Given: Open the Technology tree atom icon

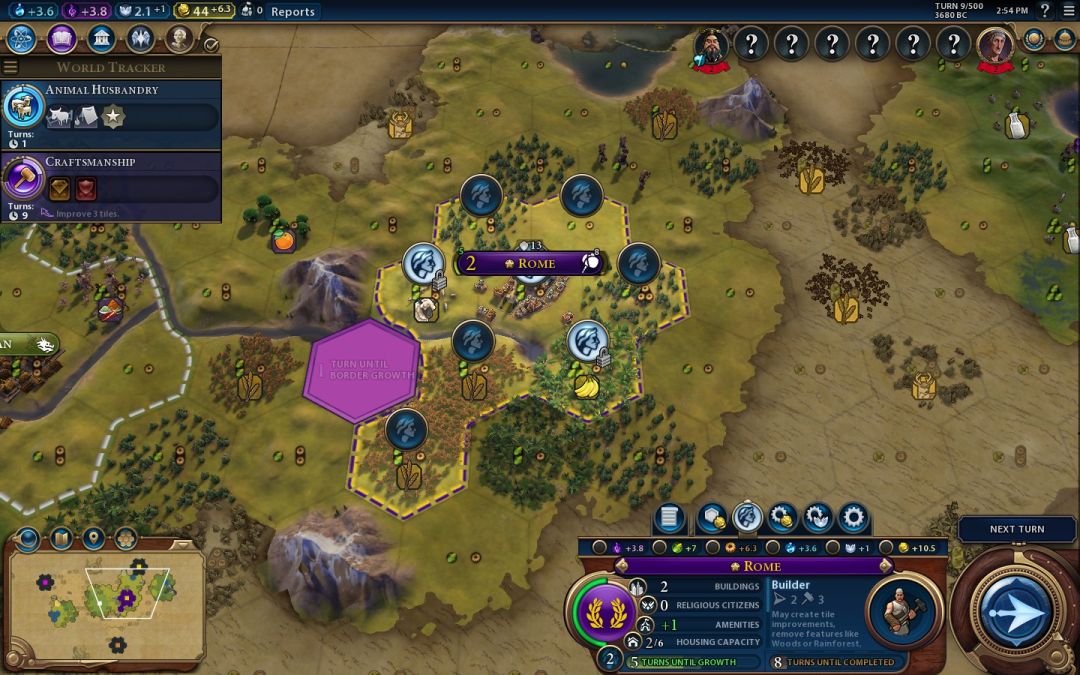Looking at the screenshot, I should (x=22, y=39).
